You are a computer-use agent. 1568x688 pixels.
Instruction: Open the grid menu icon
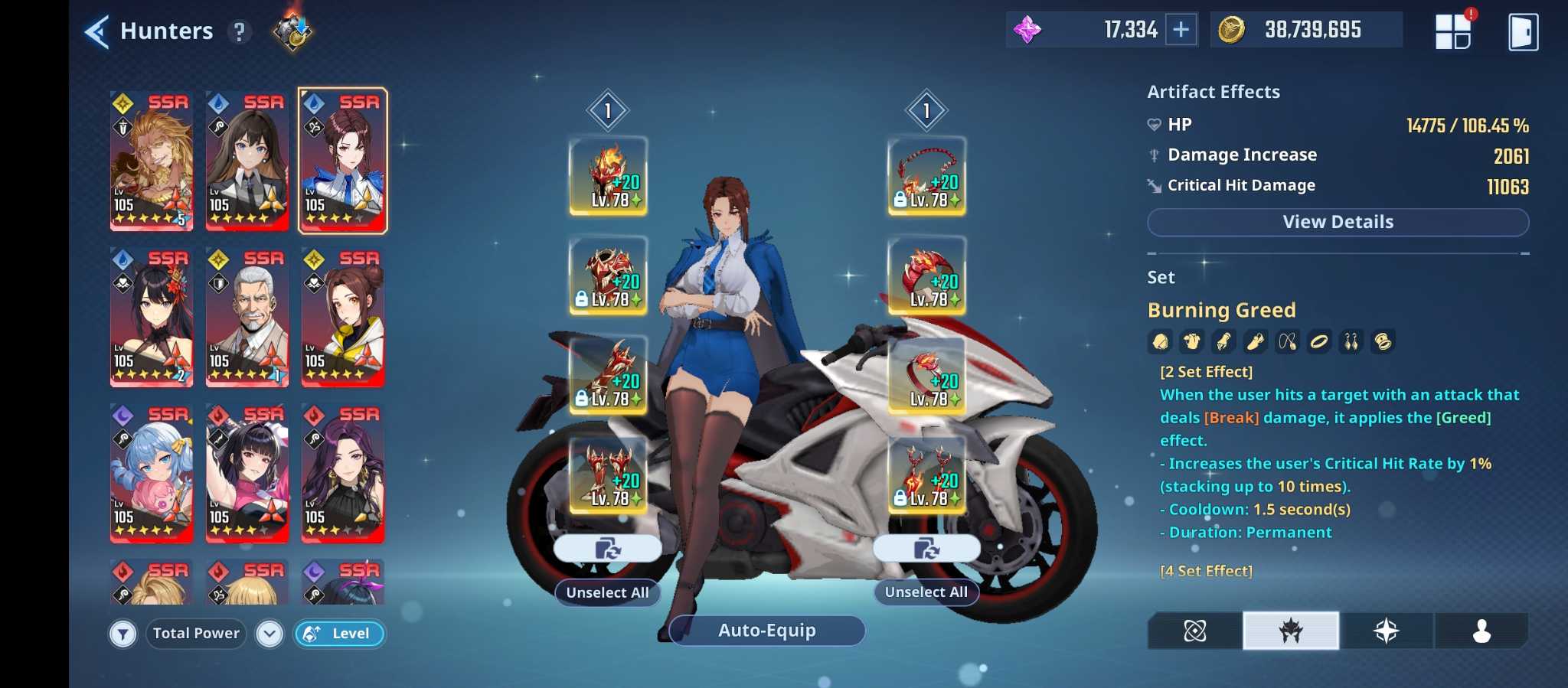(x=1453, y=32)
